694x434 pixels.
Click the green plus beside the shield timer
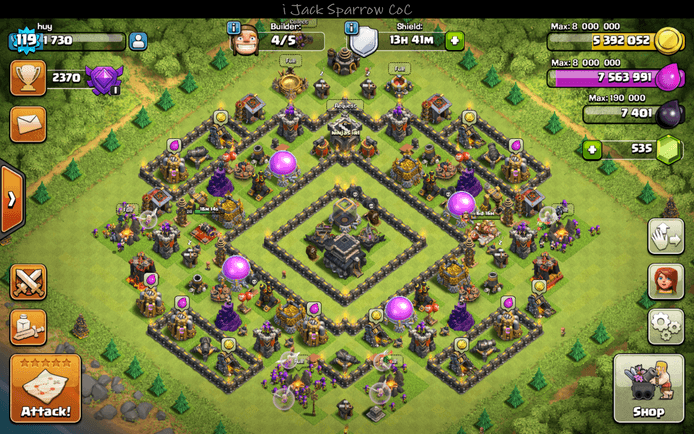pyautogui.click(x=455, y=41)
